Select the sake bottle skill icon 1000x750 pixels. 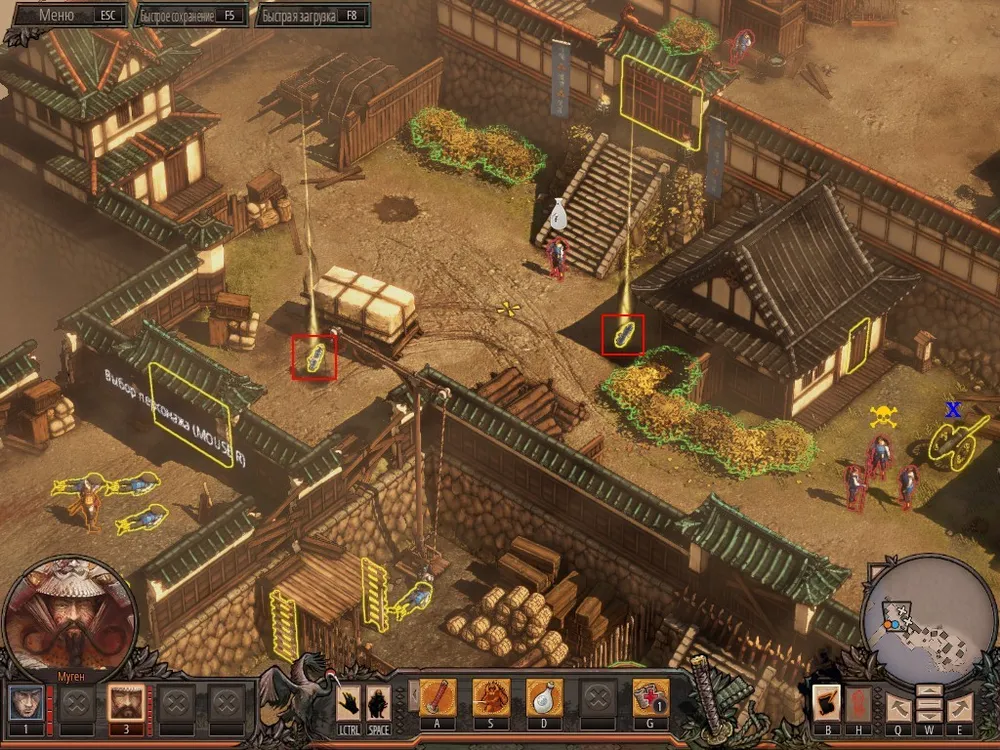(x=544, y=698)
